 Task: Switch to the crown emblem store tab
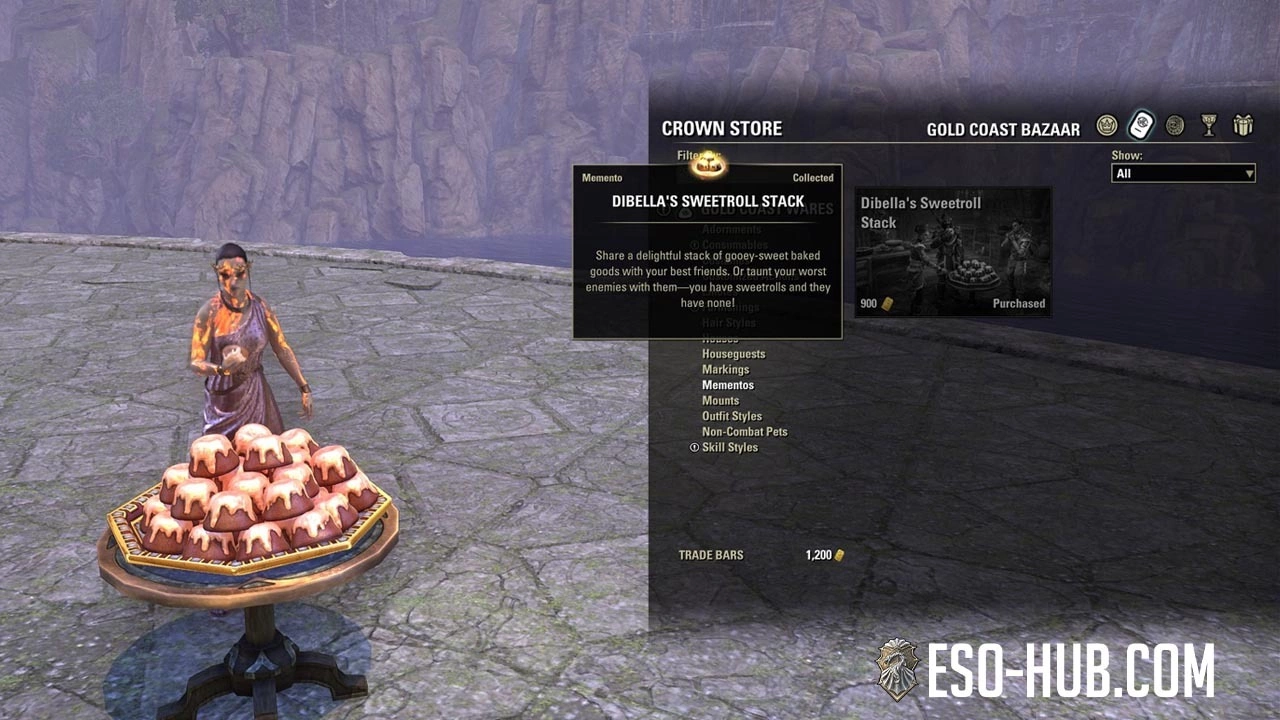(1106, 126)
